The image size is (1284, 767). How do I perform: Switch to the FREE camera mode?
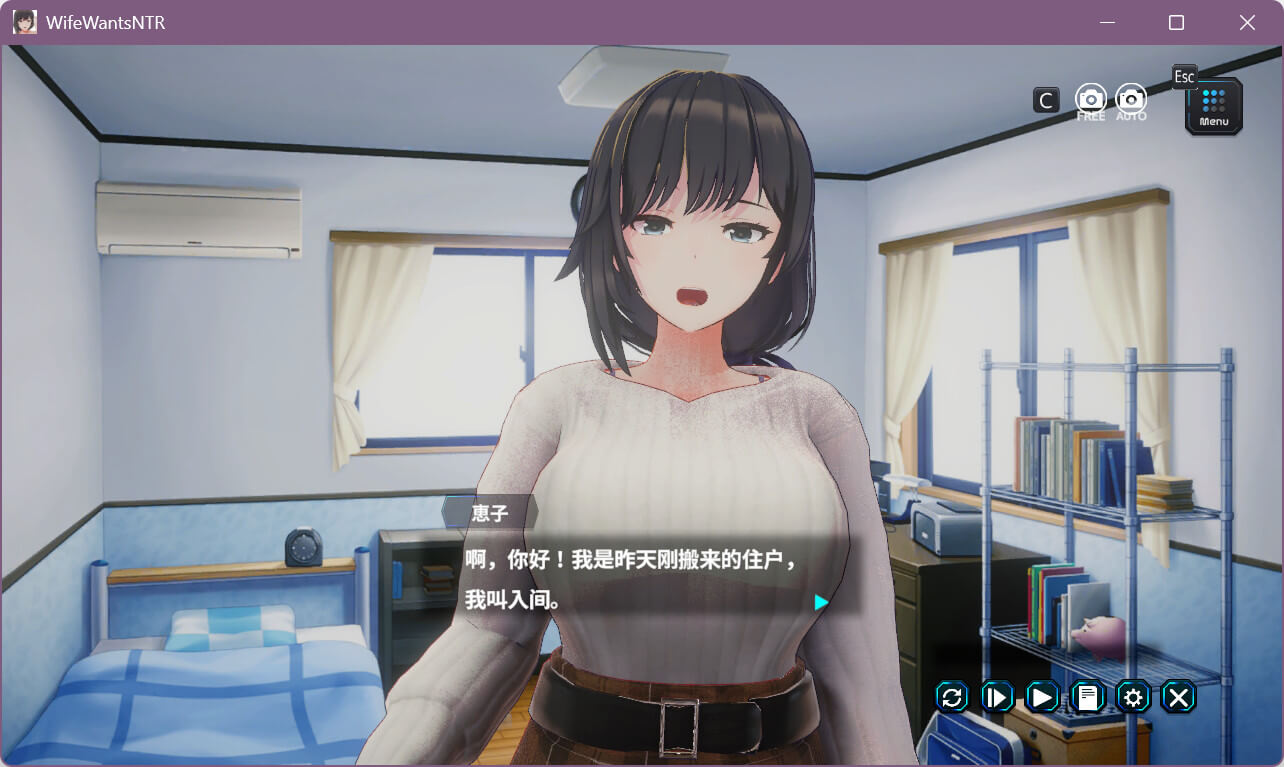[x=1091, y=99]
